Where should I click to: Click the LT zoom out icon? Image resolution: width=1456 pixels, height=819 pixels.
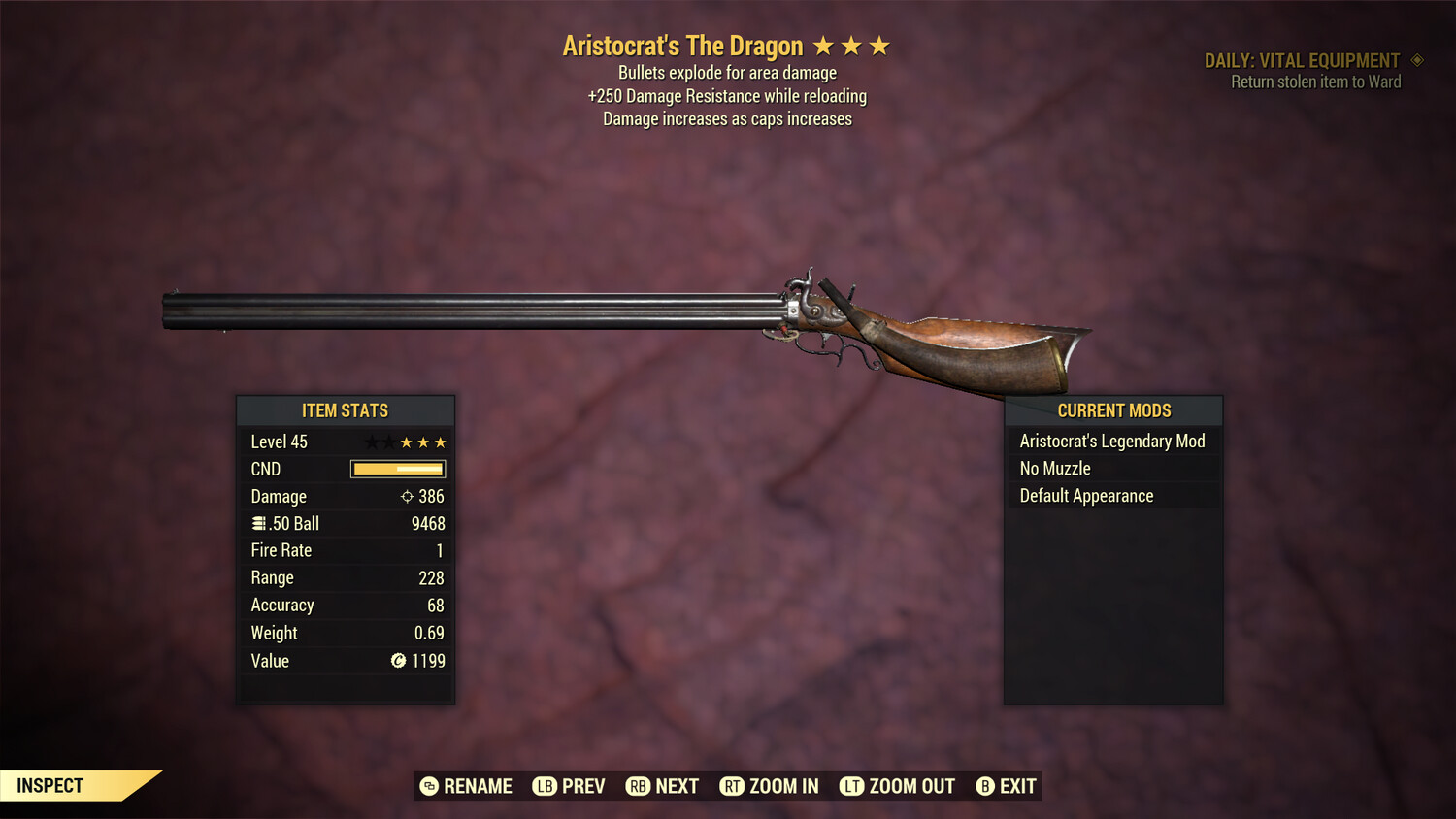click(x=851, y=786)
